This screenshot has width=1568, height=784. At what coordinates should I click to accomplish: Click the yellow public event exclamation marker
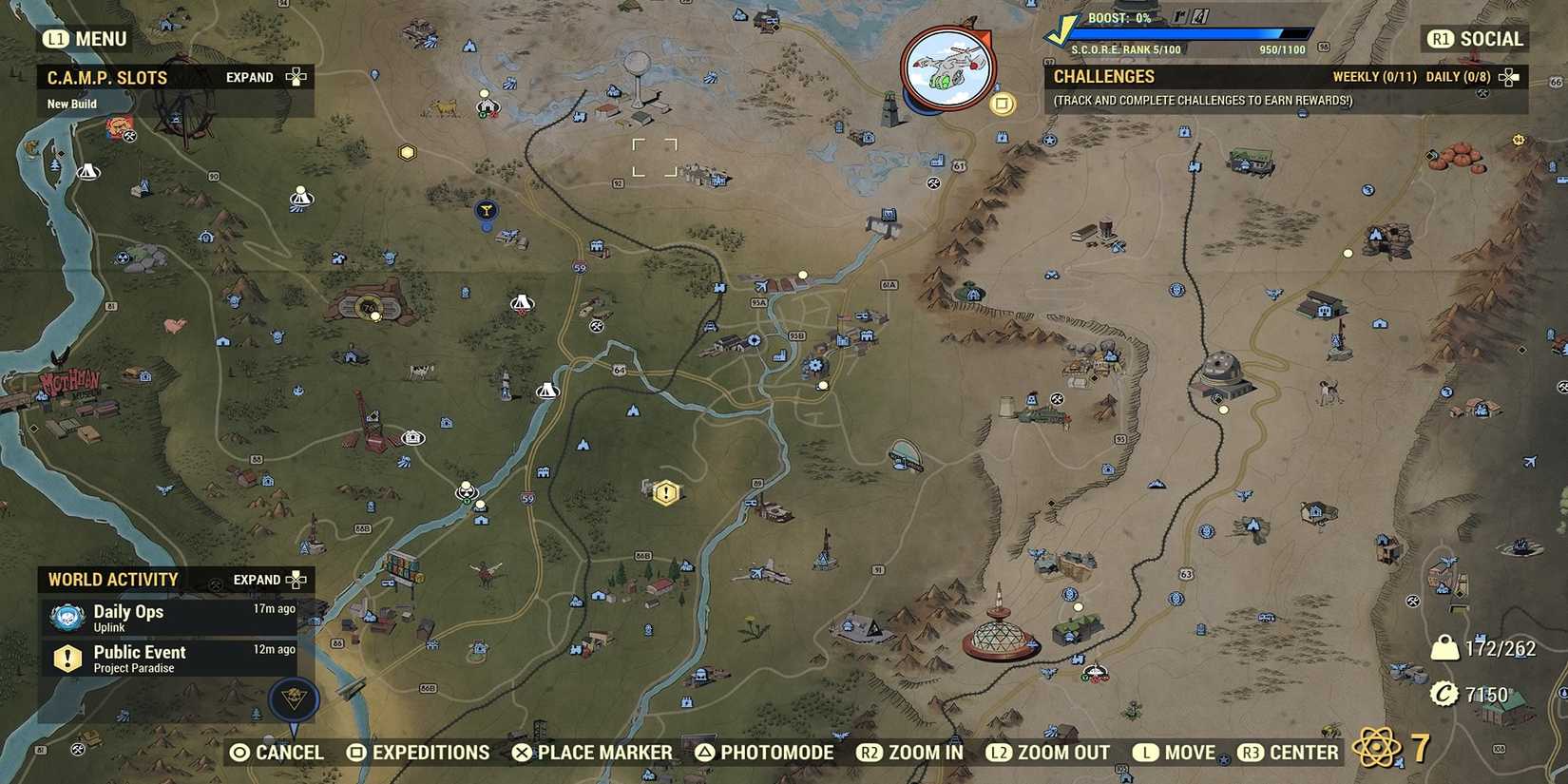tap(665, 491)
